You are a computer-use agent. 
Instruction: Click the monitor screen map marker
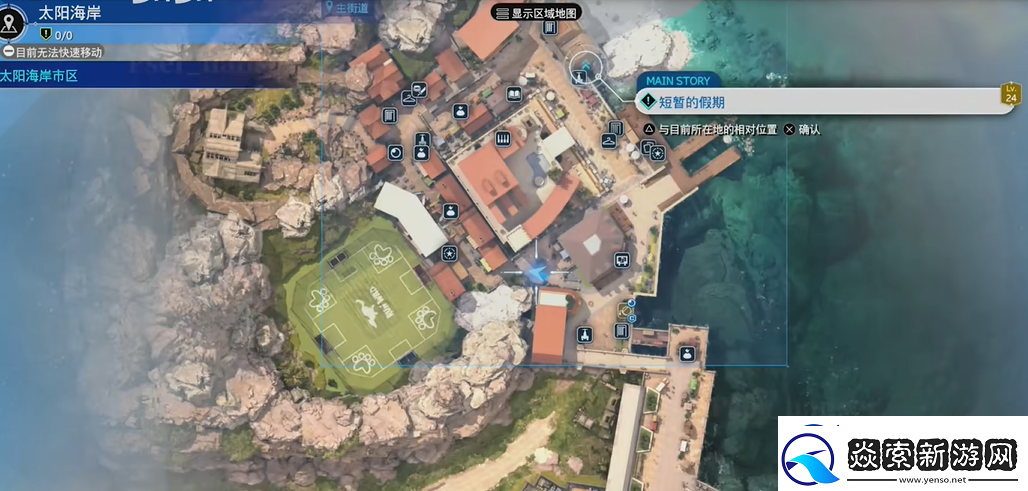click(x=622, y=260)
